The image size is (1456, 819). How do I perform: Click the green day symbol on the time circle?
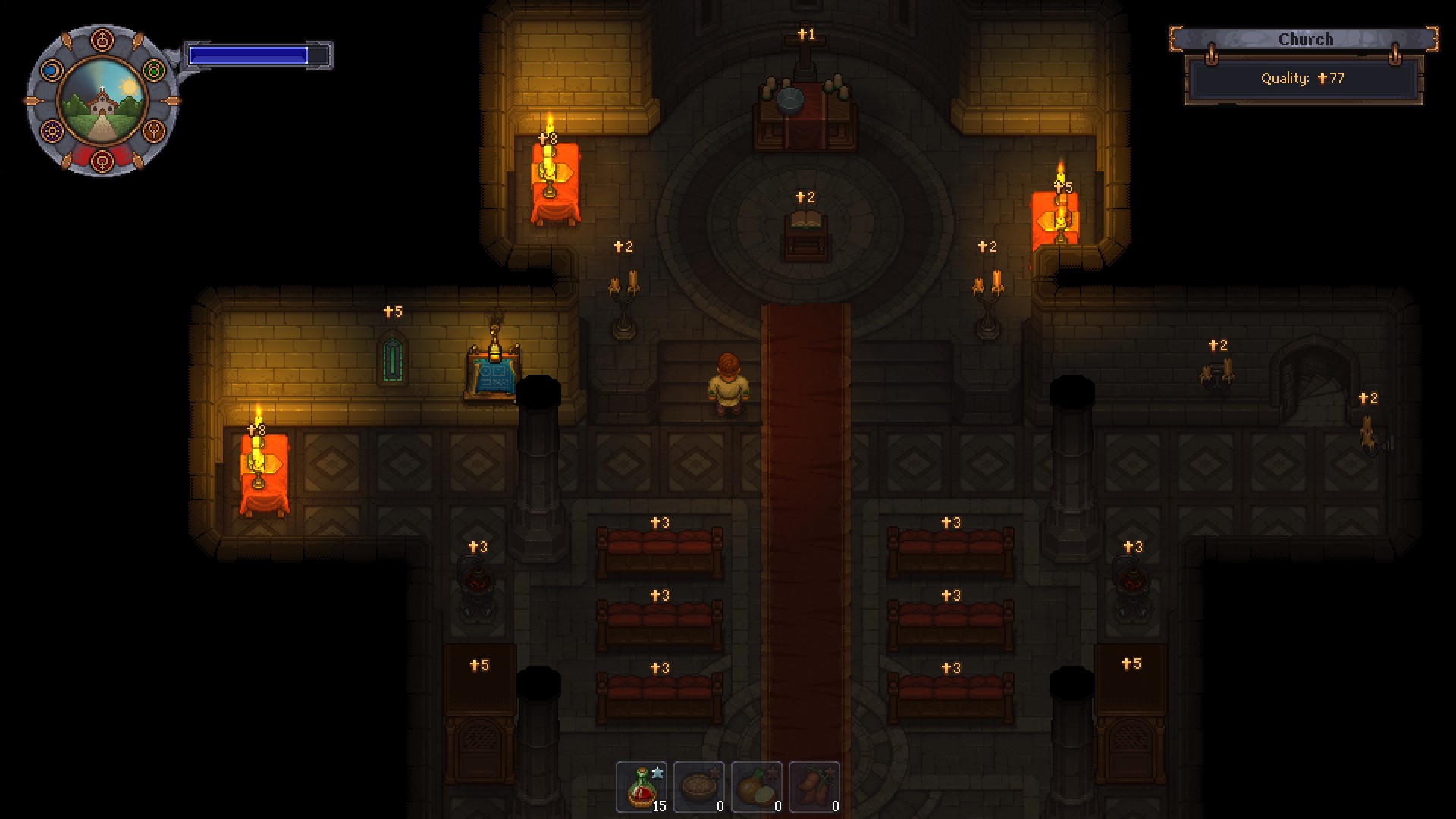(x=155, y=69)
